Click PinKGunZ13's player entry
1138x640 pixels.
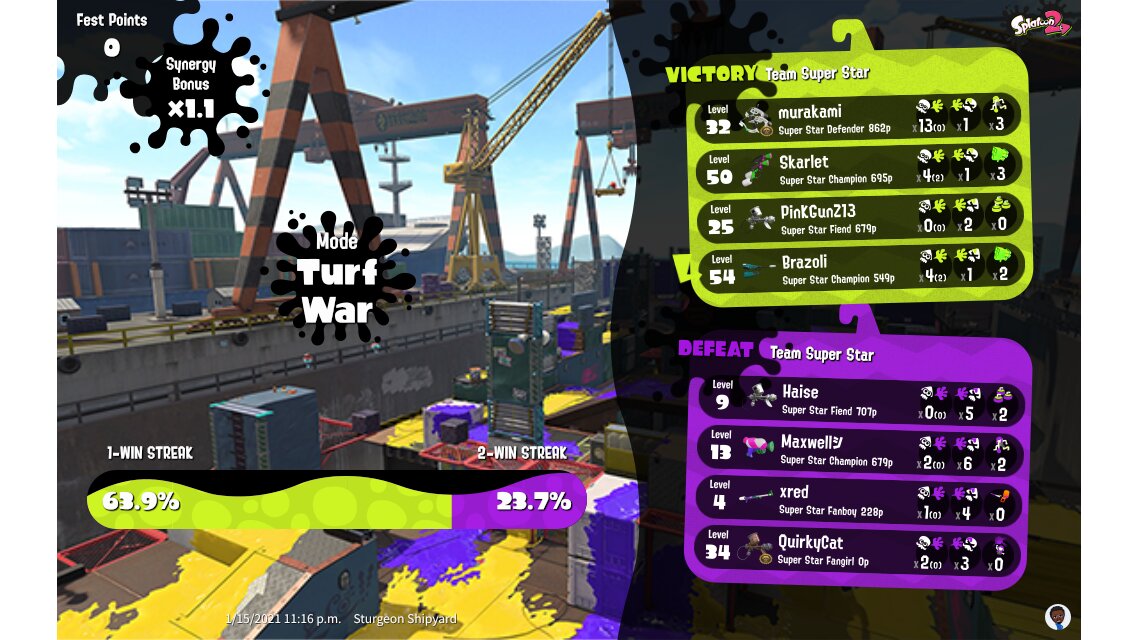[x=860, y=219]
